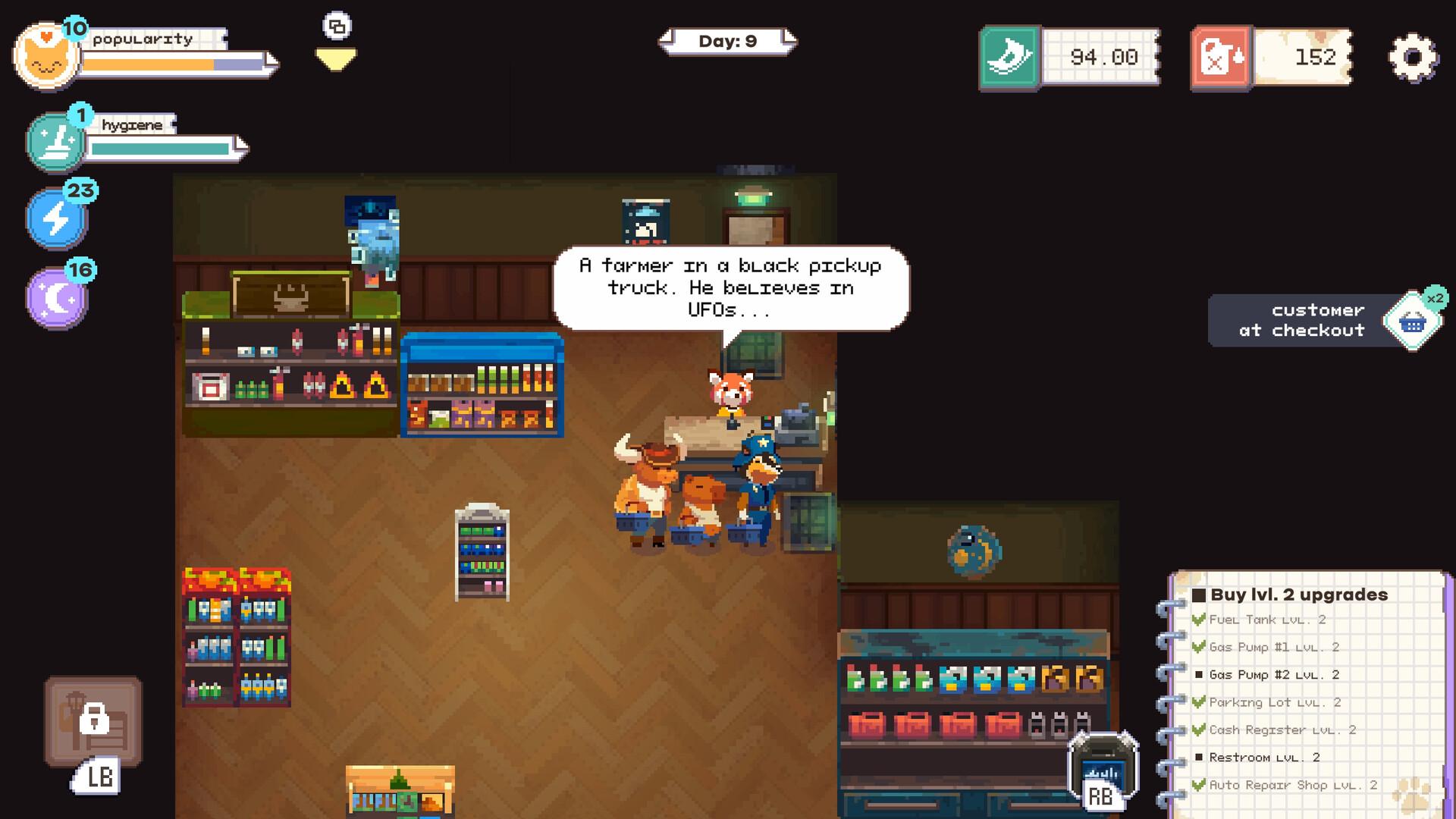Uncheck the Fuel Tank lvl. 2 checkmark
Image resolution: width=1456 pixels, height=819 pixels.
coord(1200,619)
